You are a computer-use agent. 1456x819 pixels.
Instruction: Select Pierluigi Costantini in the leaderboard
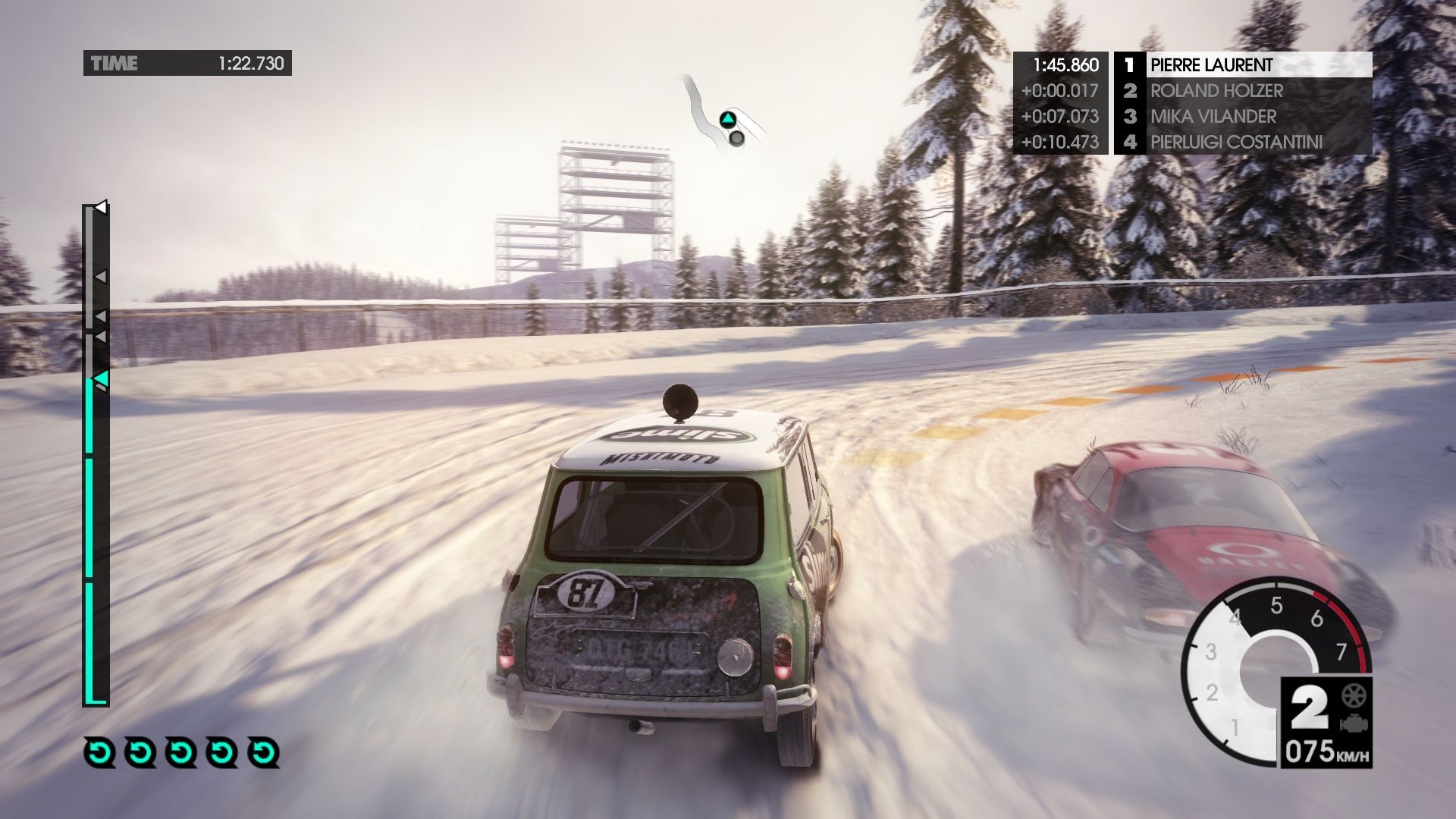pos(1242,143)
